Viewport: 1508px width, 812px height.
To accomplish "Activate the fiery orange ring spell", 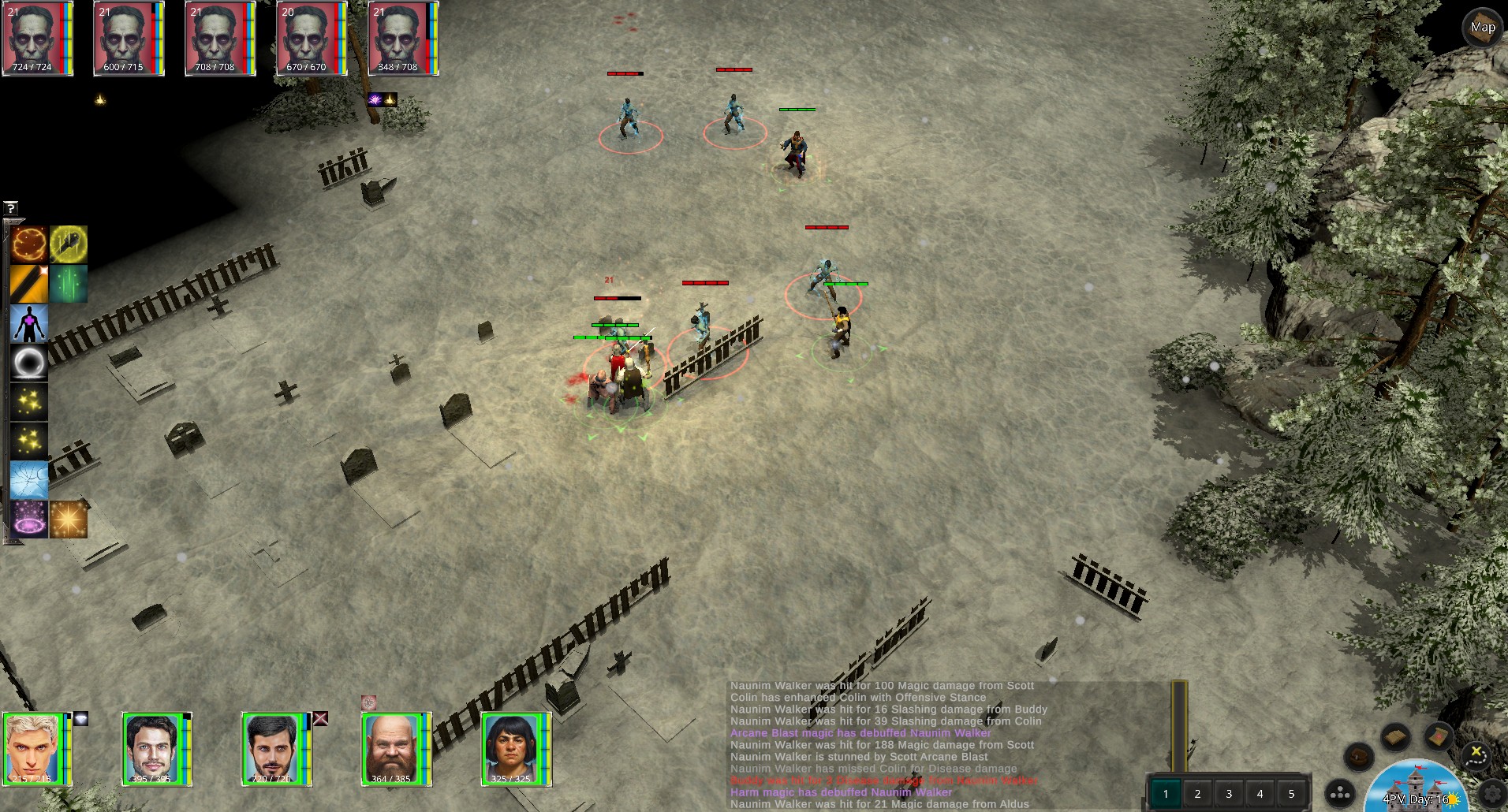I will (29, 244).
